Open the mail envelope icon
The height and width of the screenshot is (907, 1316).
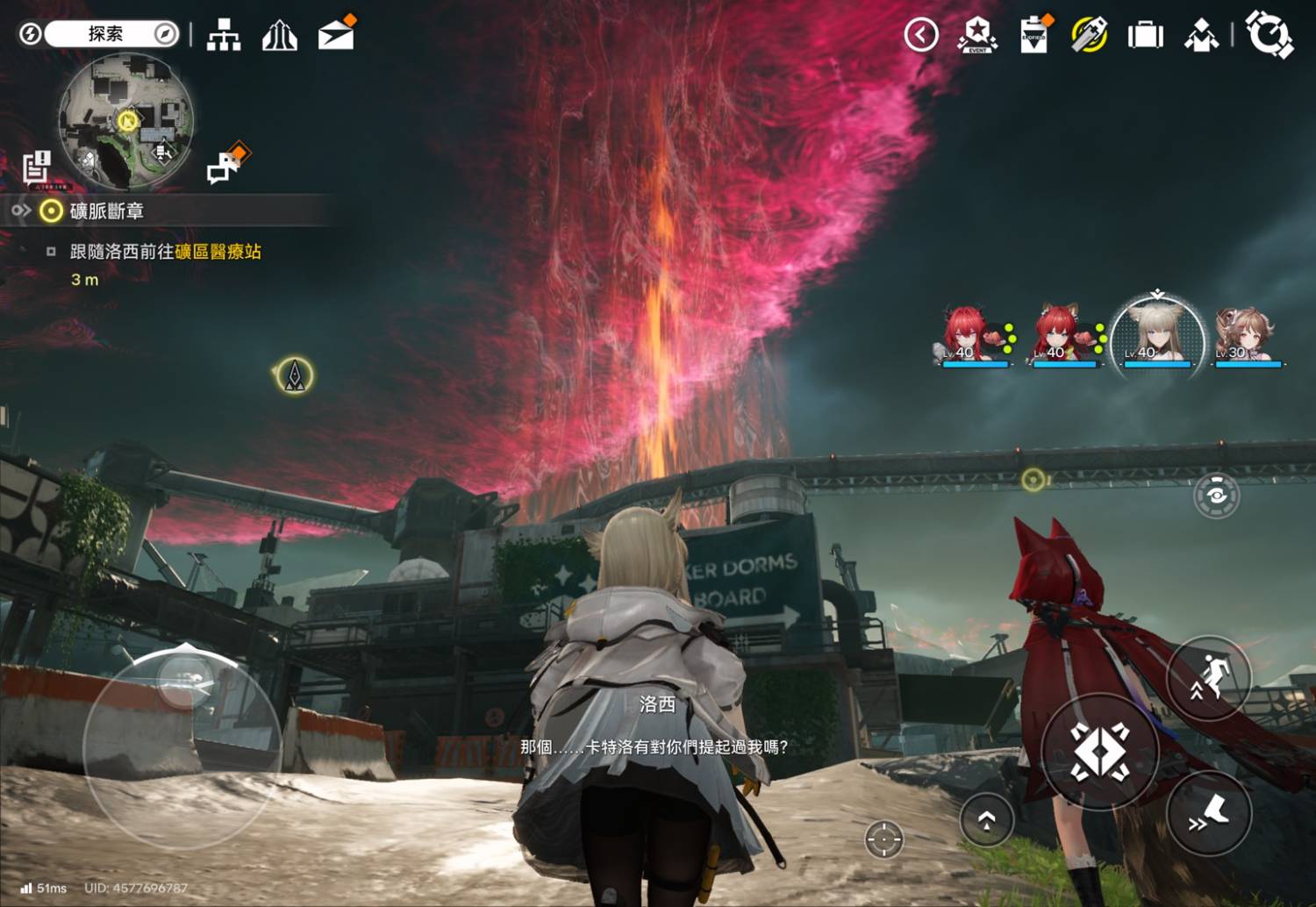click(336, 35)
